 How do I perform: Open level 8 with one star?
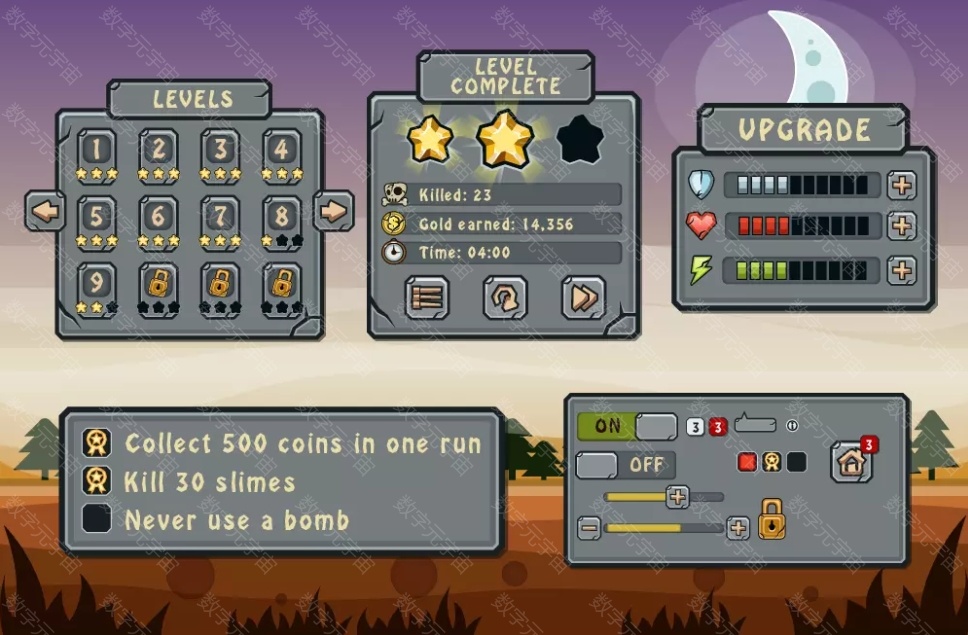282,215
